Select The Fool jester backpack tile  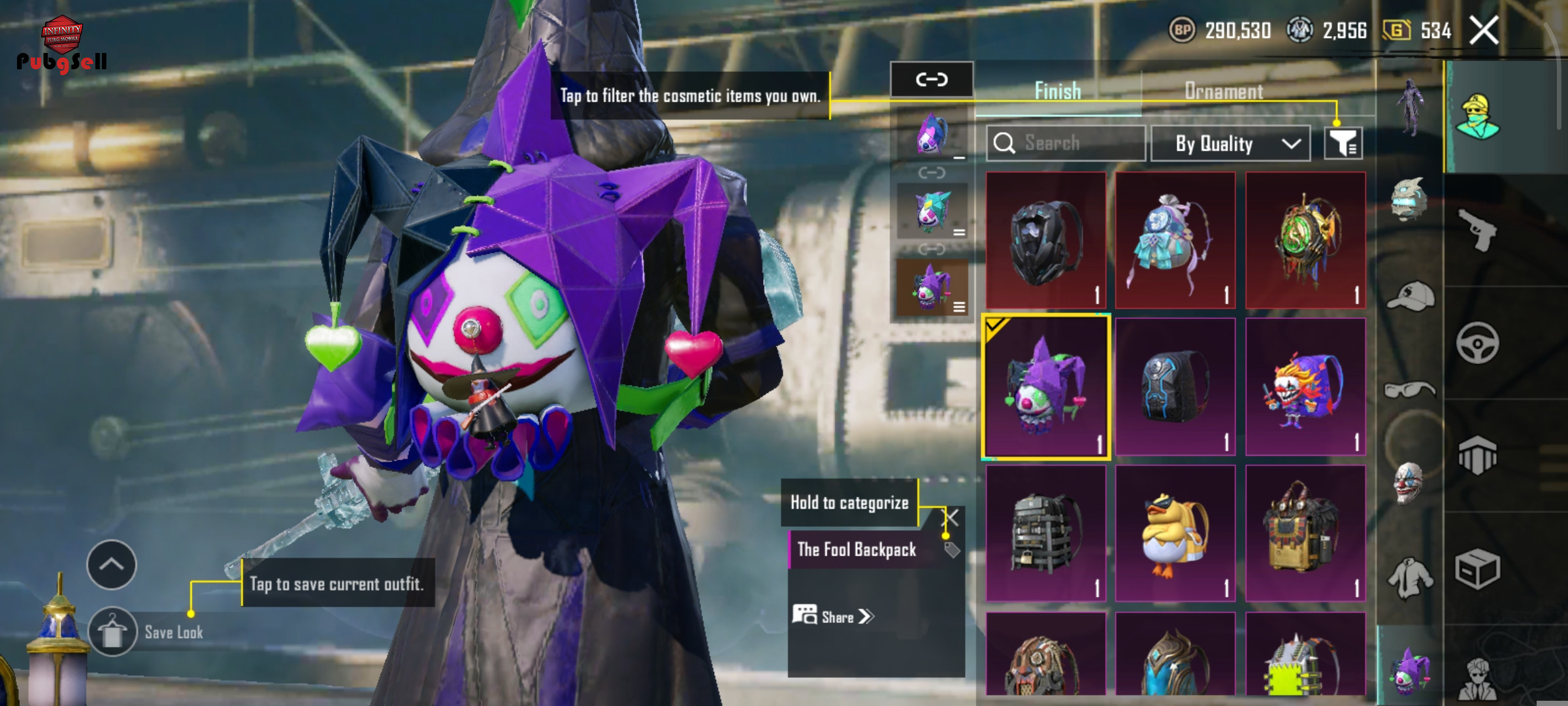pos(1045,387)
